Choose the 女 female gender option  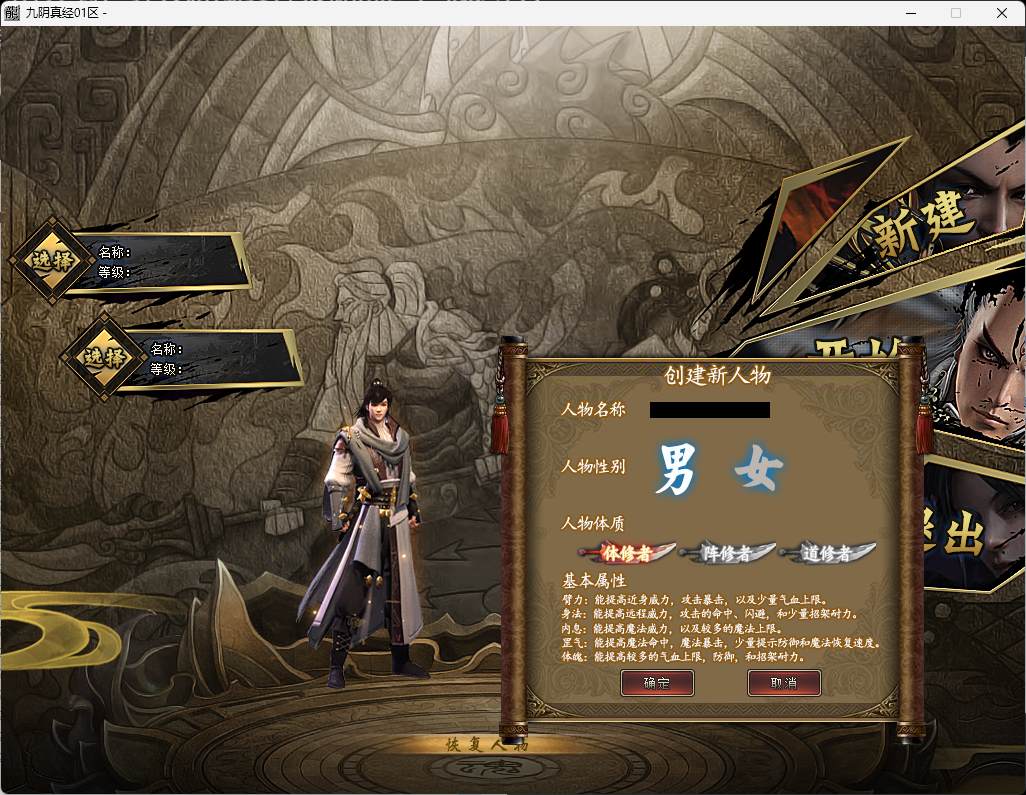click(758, 468)
